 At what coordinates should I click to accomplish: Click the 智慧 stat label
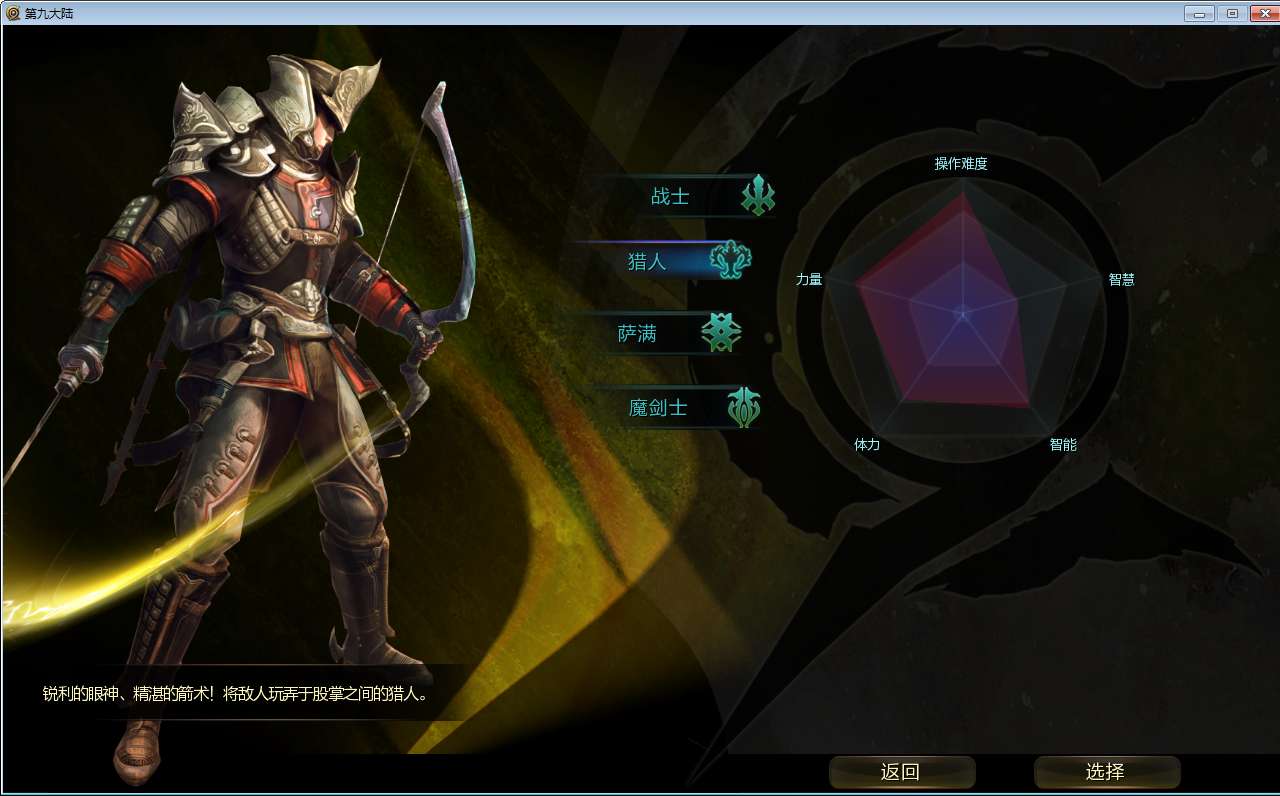click(x=1122, y=280)
